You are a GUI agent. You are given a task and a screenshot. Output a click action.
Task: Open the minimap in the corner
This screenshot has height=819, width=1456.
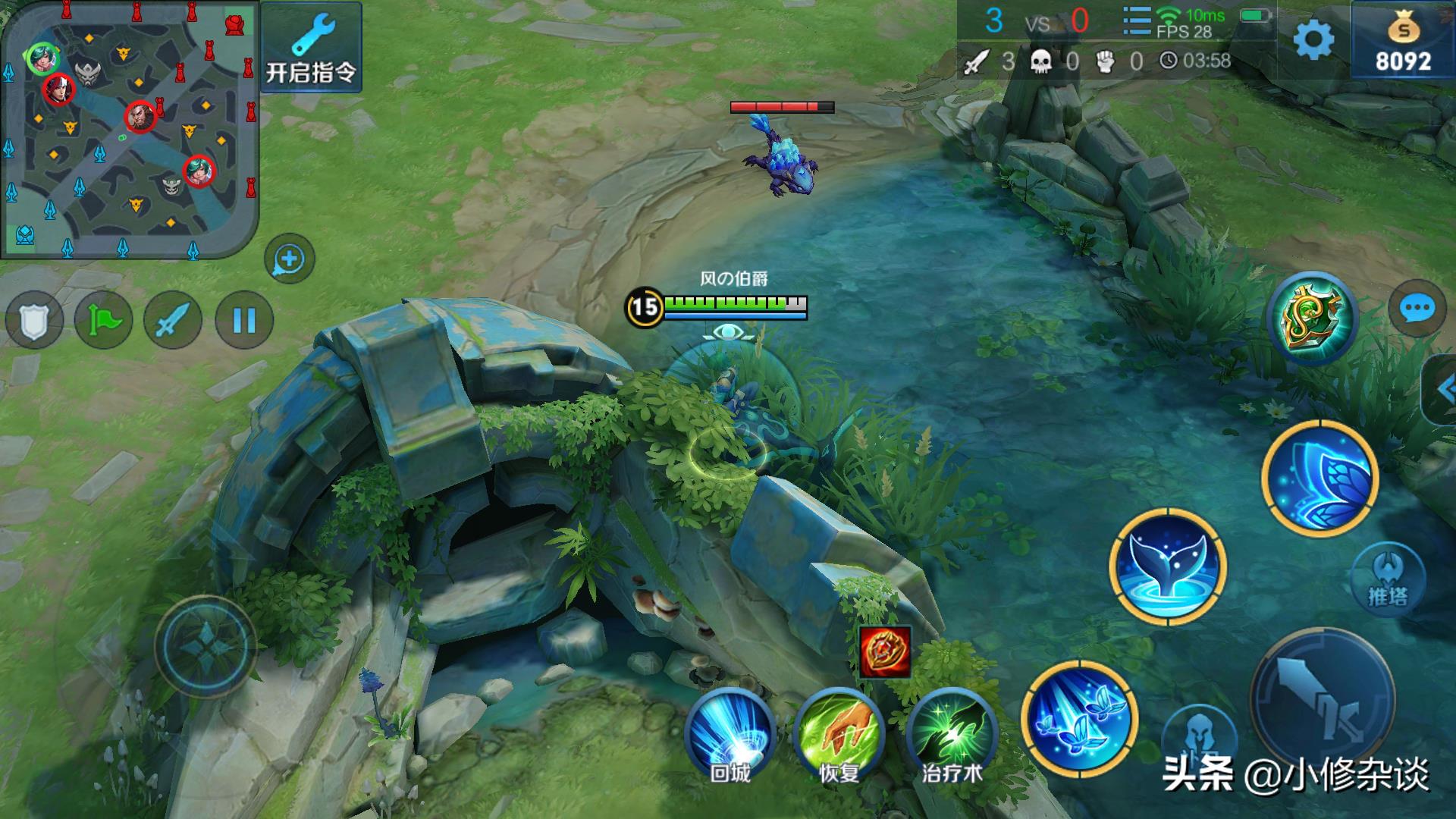[129, 129]
